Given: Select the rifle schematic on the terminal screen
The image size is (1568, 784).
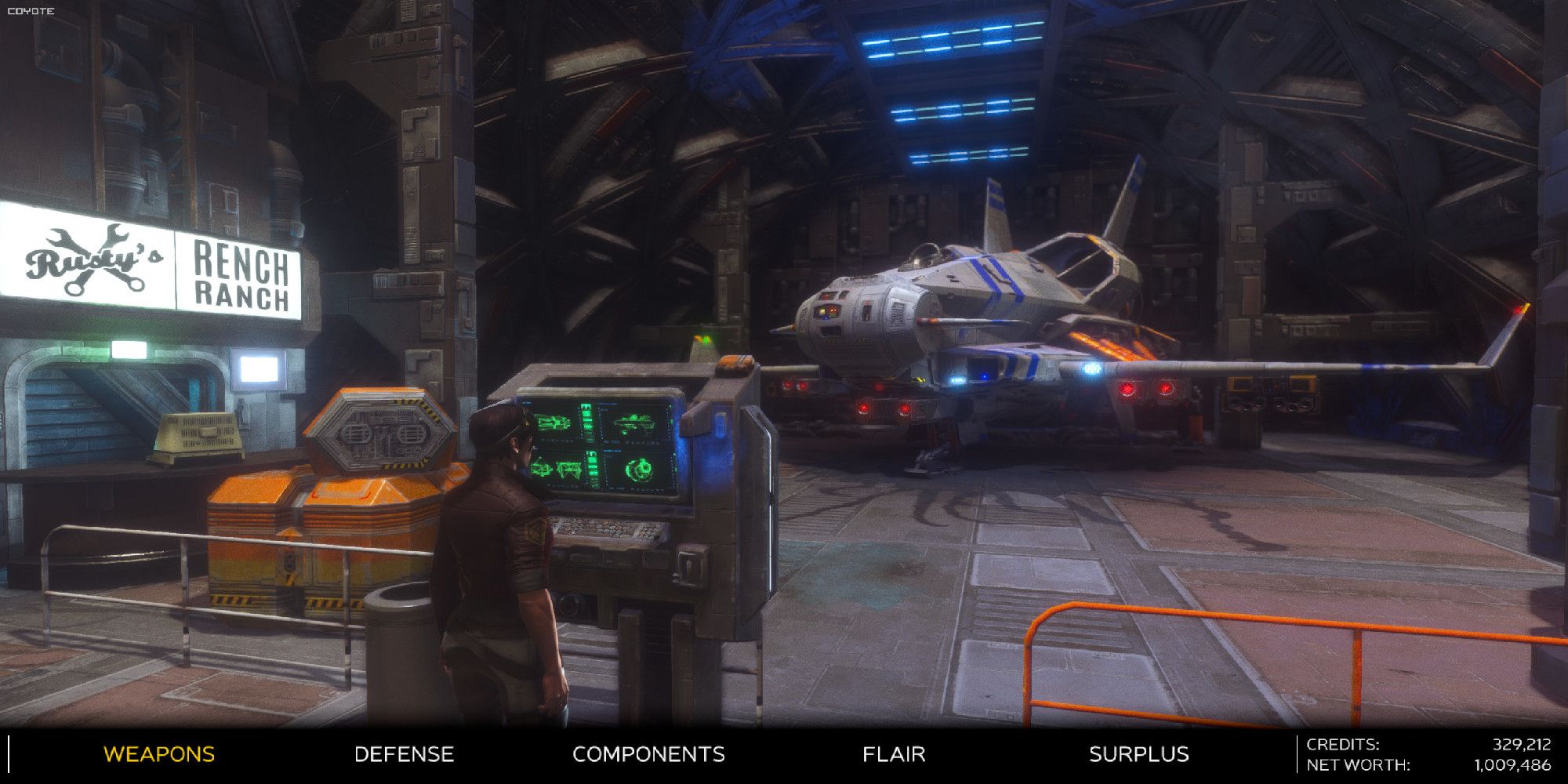Looking at the screenshot, I should pos(553,423).
